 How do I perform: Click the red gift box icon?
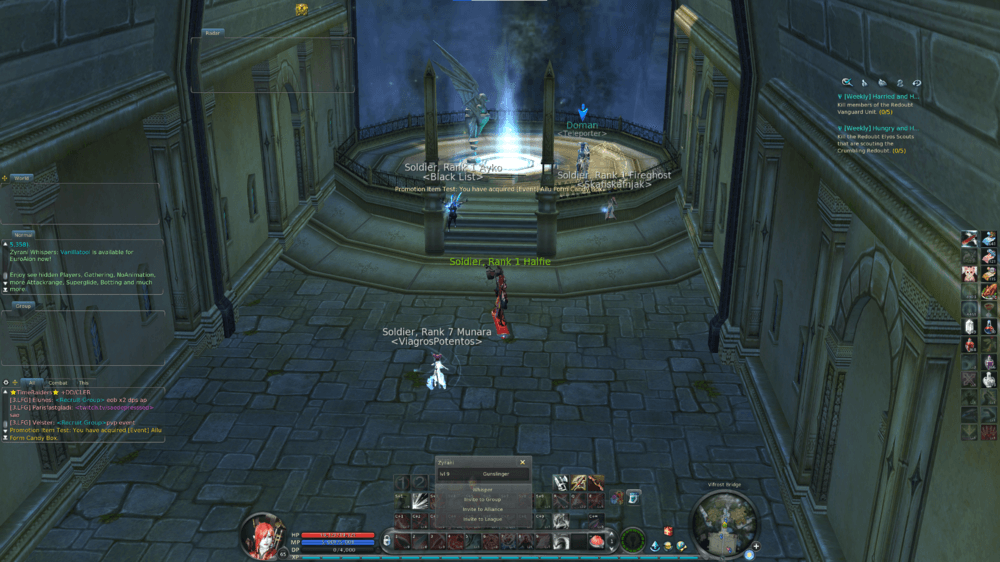667,531
